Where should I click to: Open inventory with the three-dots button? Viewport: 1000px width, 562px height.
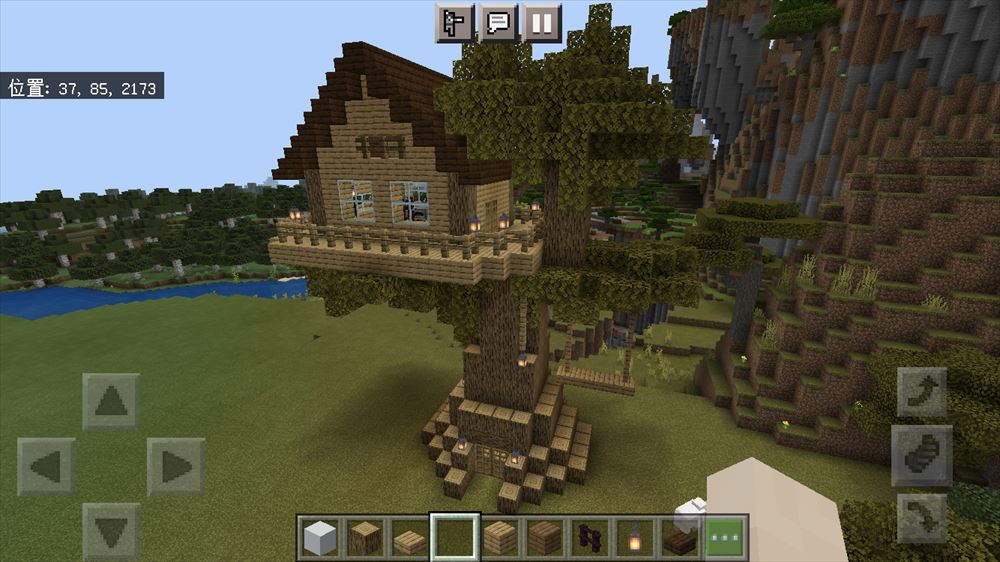tap(726, 539)
